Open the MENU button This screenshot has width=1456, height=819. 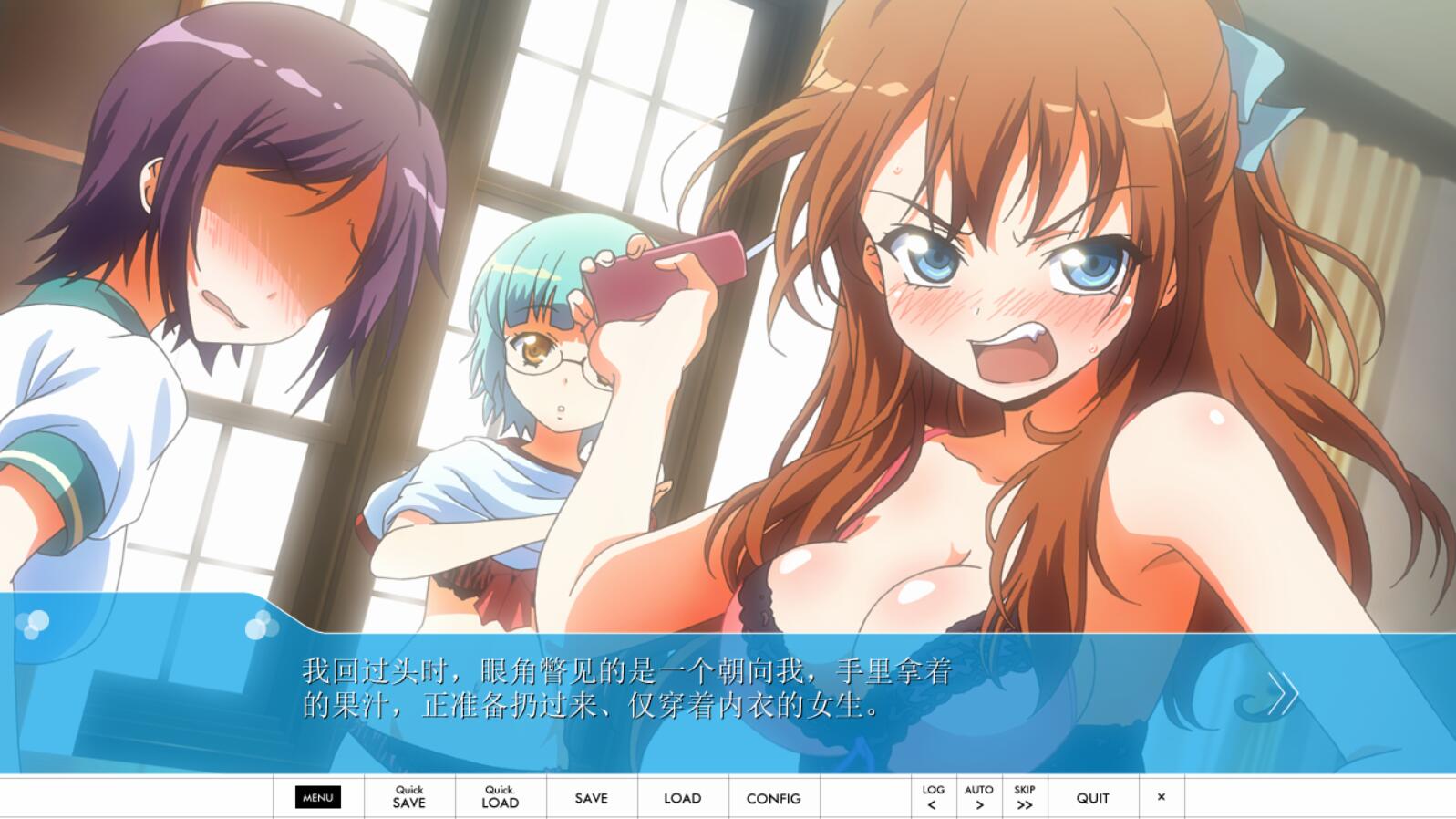pos(318,797)
